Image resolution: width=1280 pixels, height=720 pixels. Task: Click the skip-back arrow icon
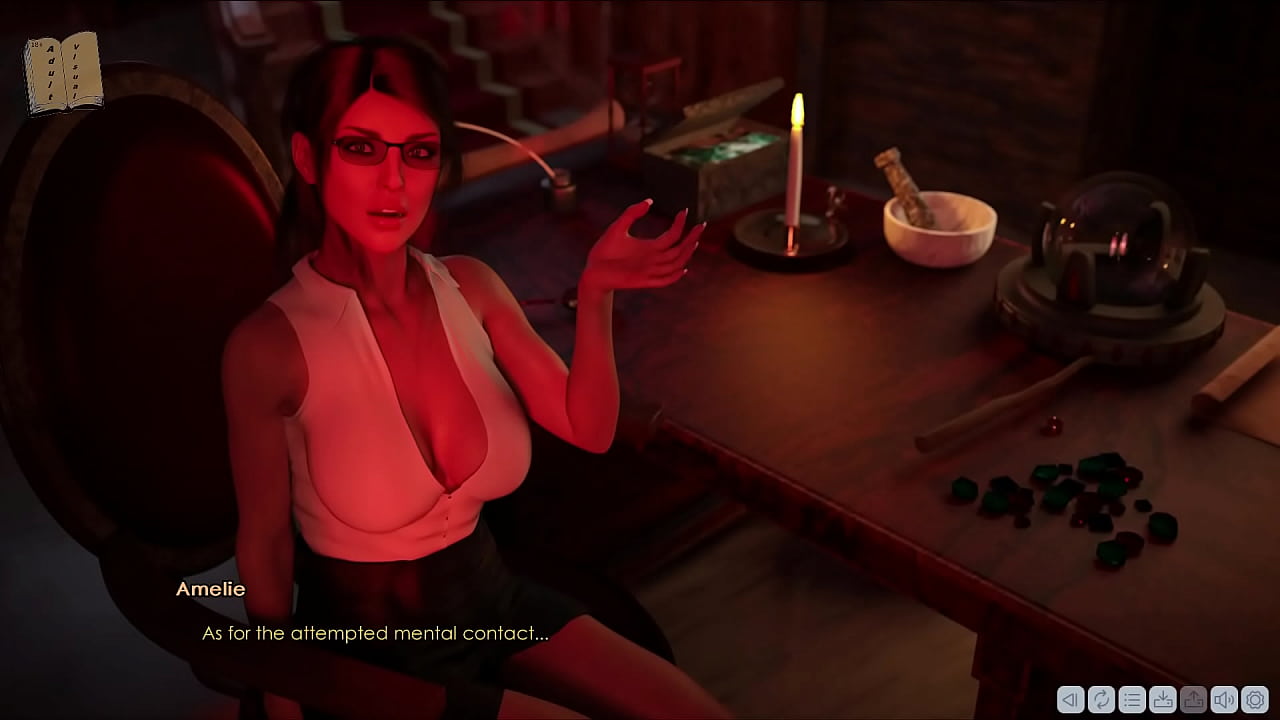pyautogui.click(x=1071, y=700)
